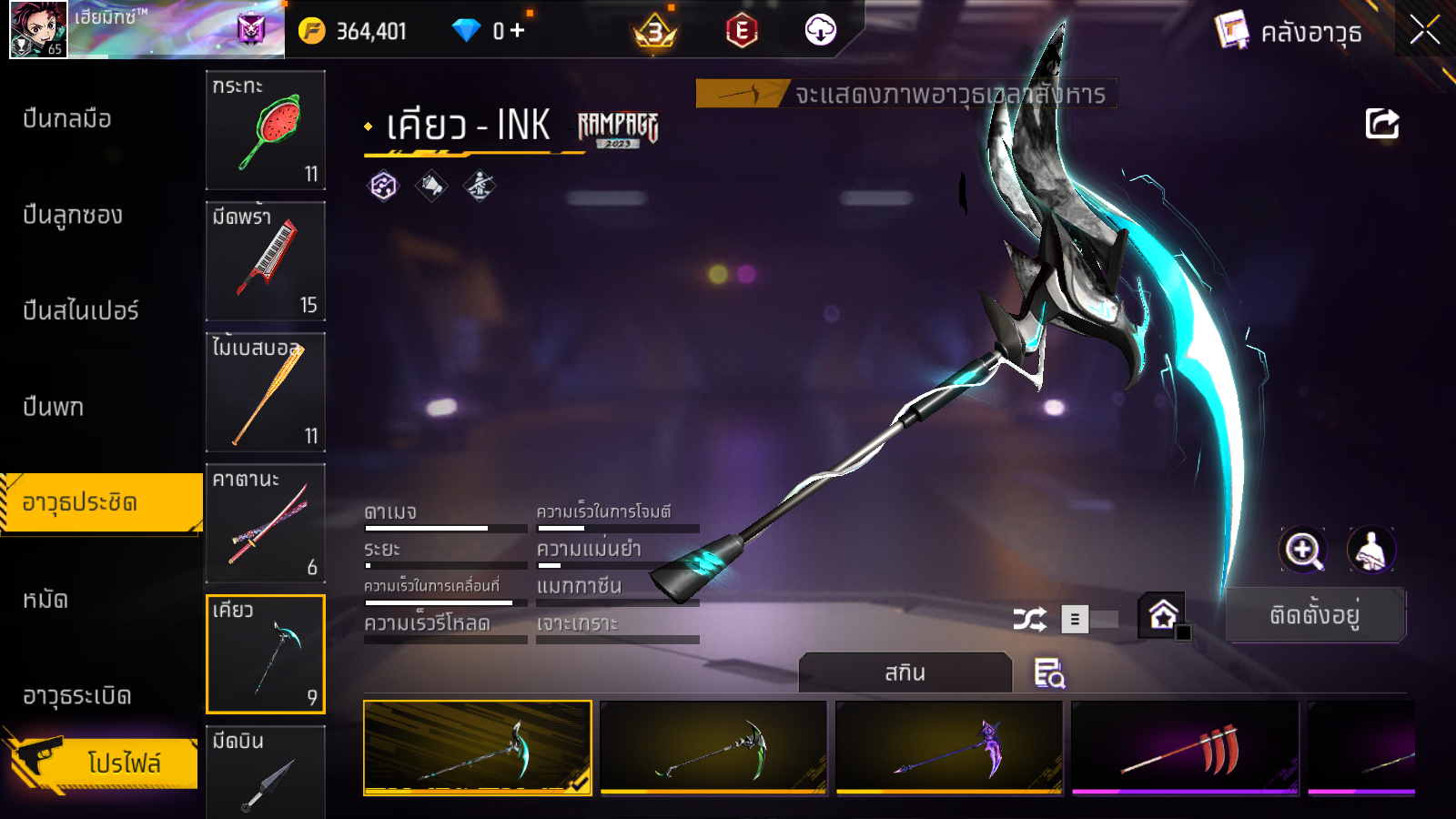Choose the red claw scythe skin
Screen dimensions: 1456x819
1185,748
